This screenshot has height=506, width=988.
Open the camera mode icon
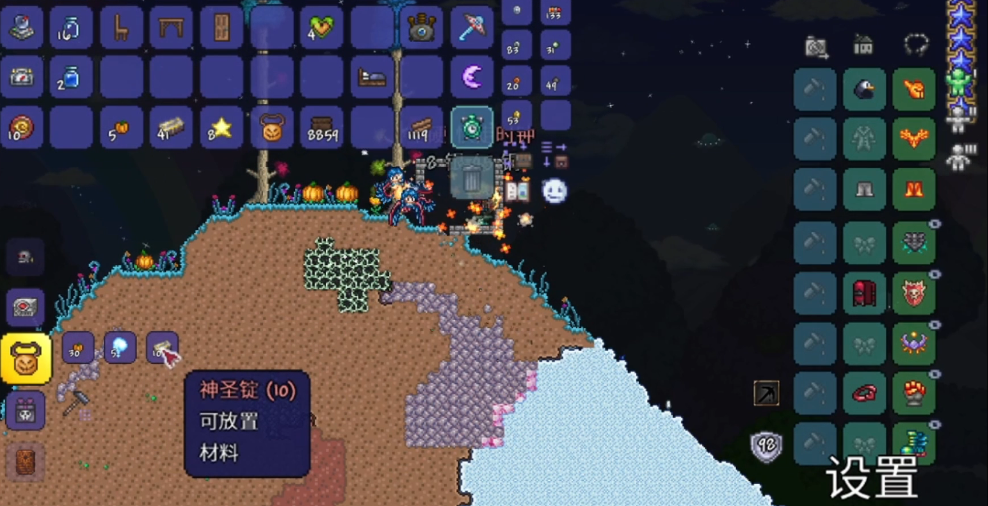816,46
